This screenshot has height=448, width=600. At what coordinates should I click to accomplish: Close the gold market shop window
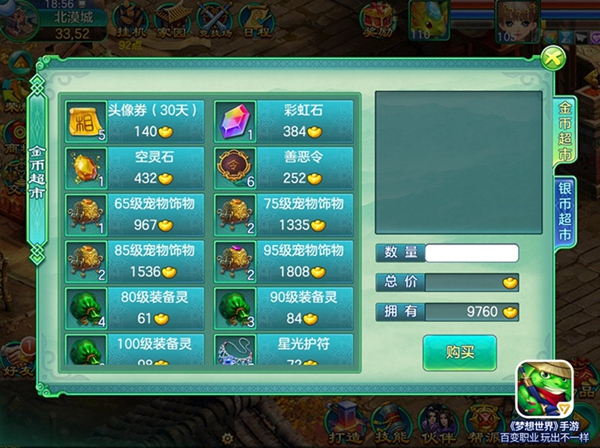coord(549,58)
